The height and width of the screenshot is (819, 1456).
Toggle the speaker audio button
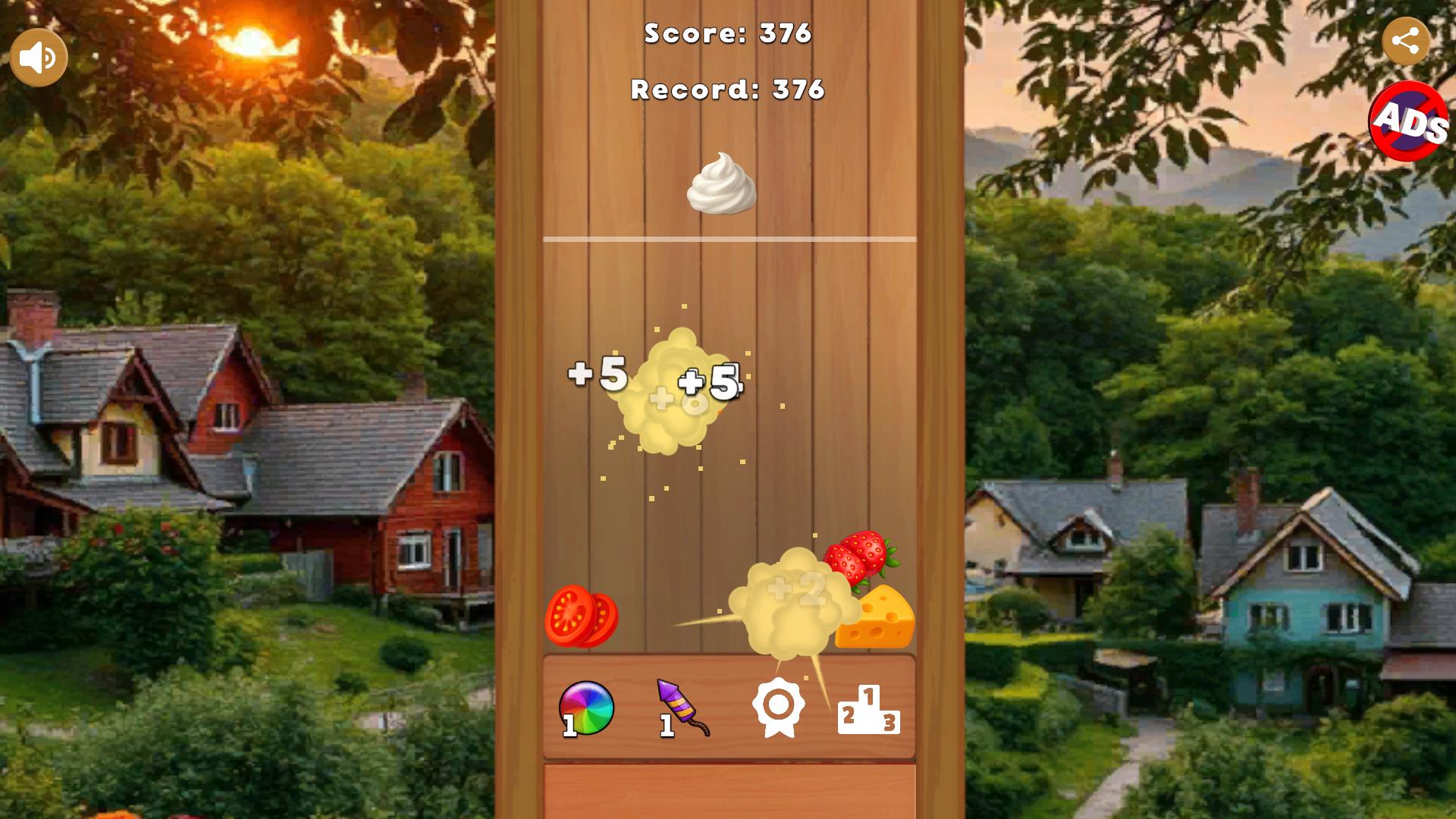tap(38, 56)
